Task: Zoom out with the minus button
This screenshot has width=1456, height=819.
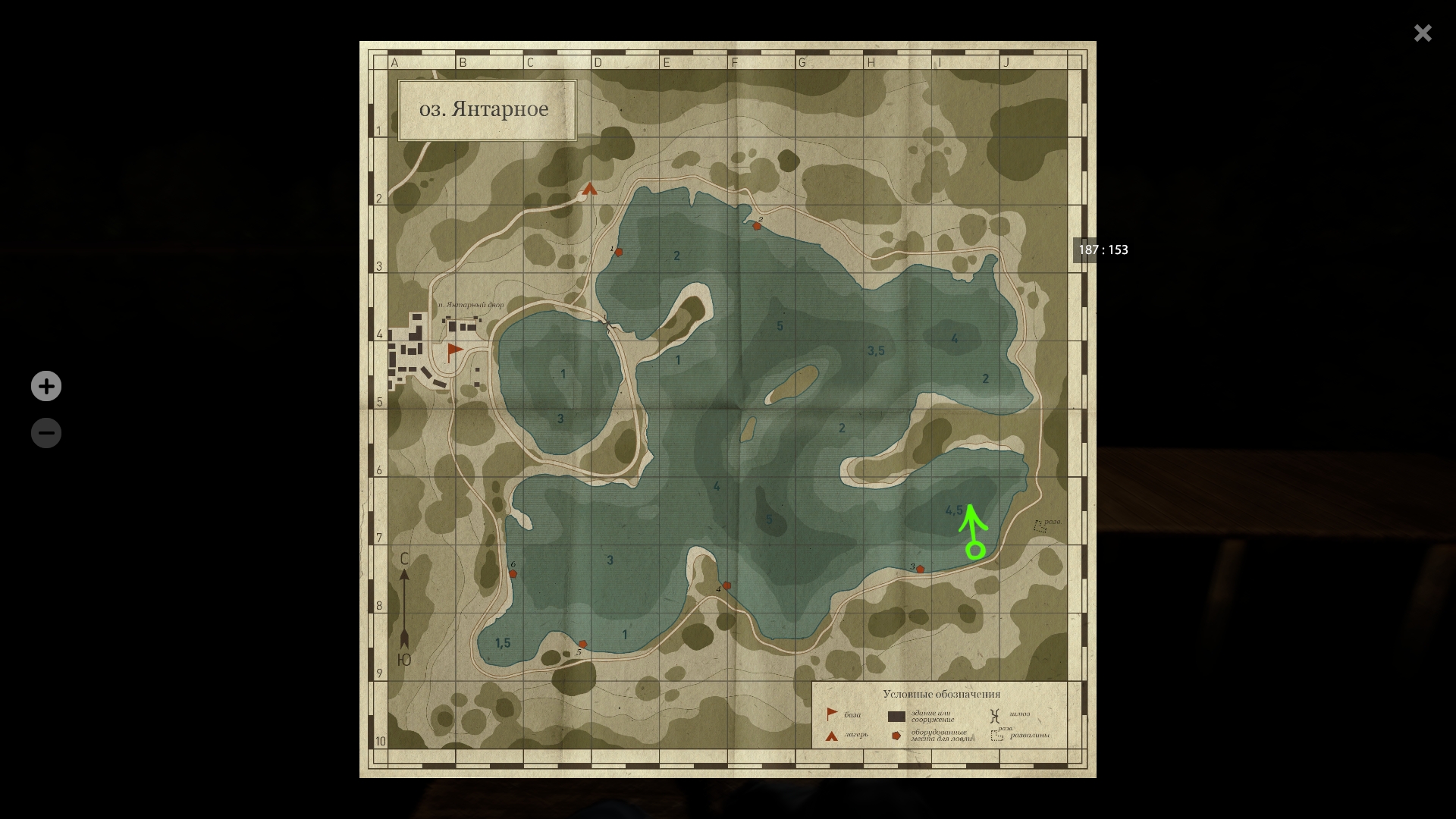Action: pos(46,433)
